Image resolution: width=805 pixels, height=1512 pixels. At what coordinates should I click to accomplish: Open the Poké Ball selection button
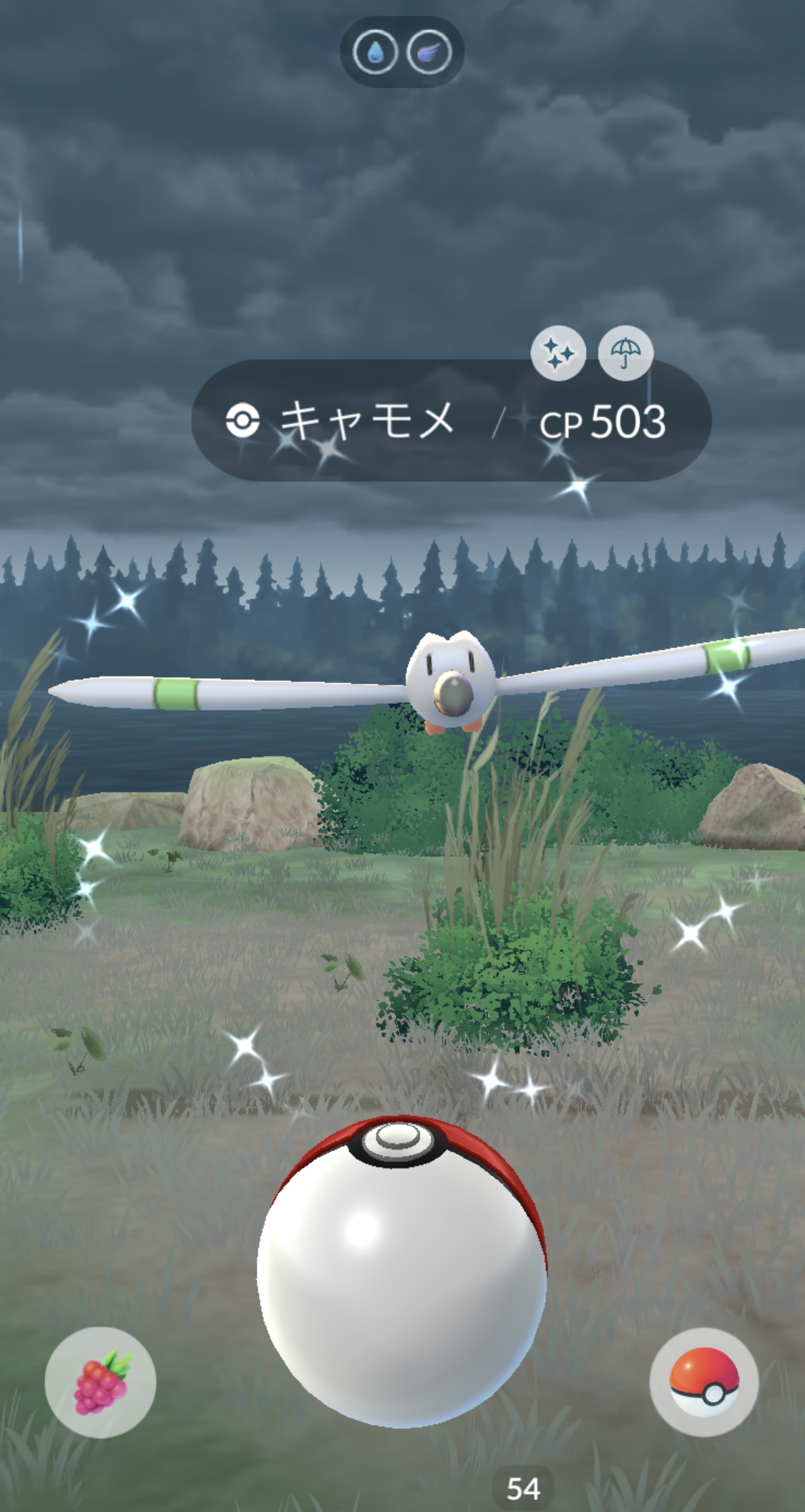pyautogui.click(x=704, y=1382)
